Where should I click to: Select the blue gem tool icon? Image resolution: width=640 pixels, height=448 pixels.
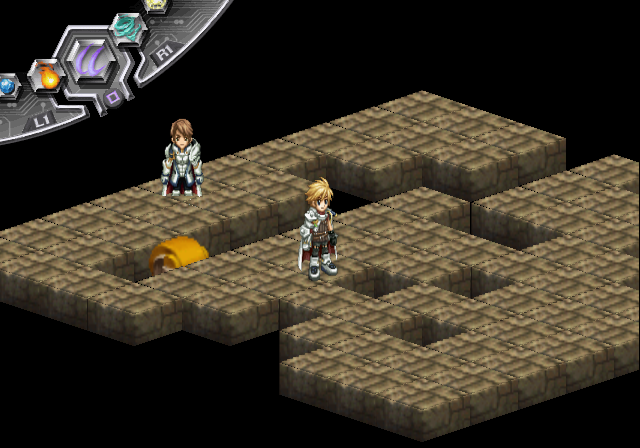pyautogui.click(x=7, y=87)
